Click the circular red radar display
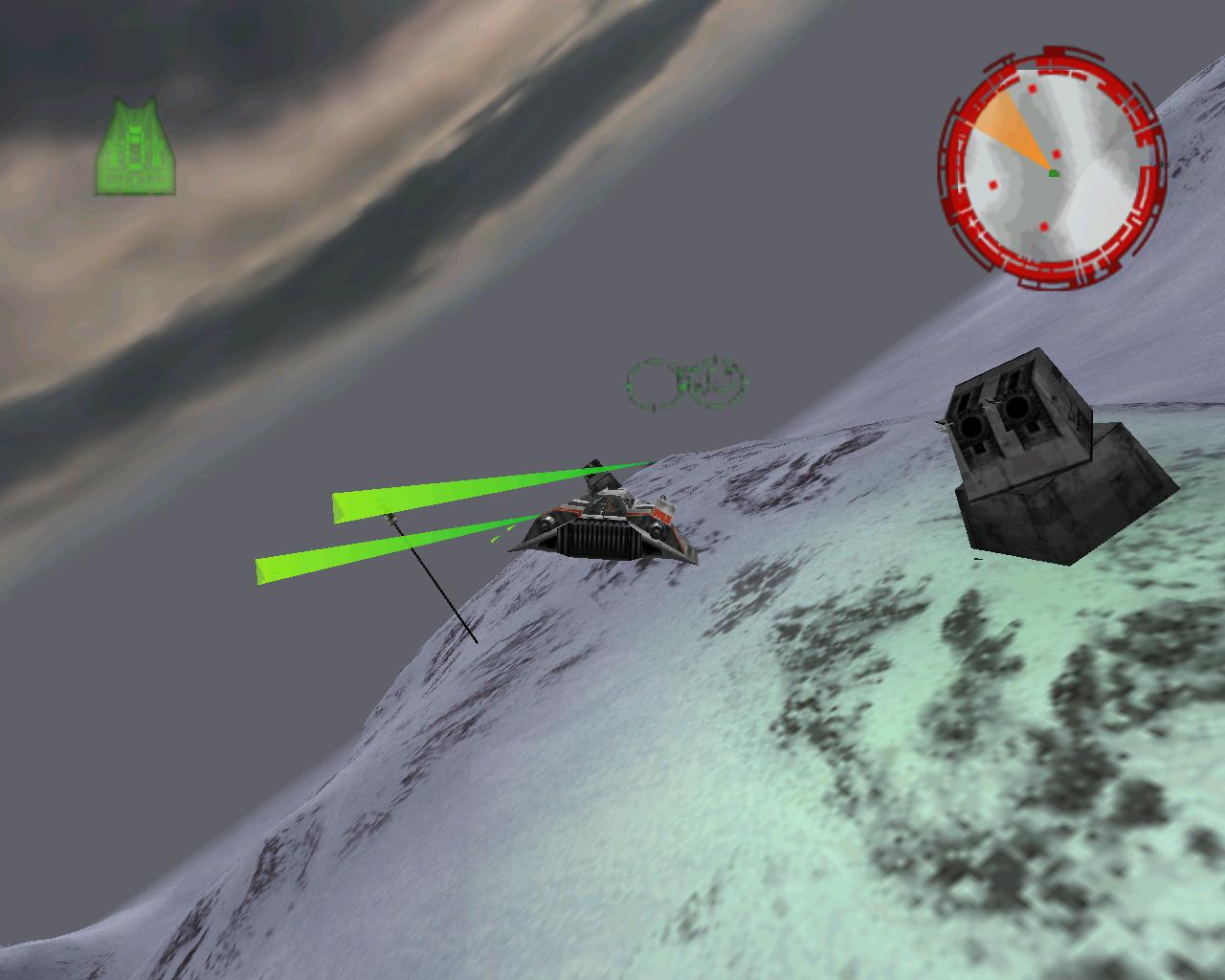The image size is (1225, 980). click(1052, 170)
